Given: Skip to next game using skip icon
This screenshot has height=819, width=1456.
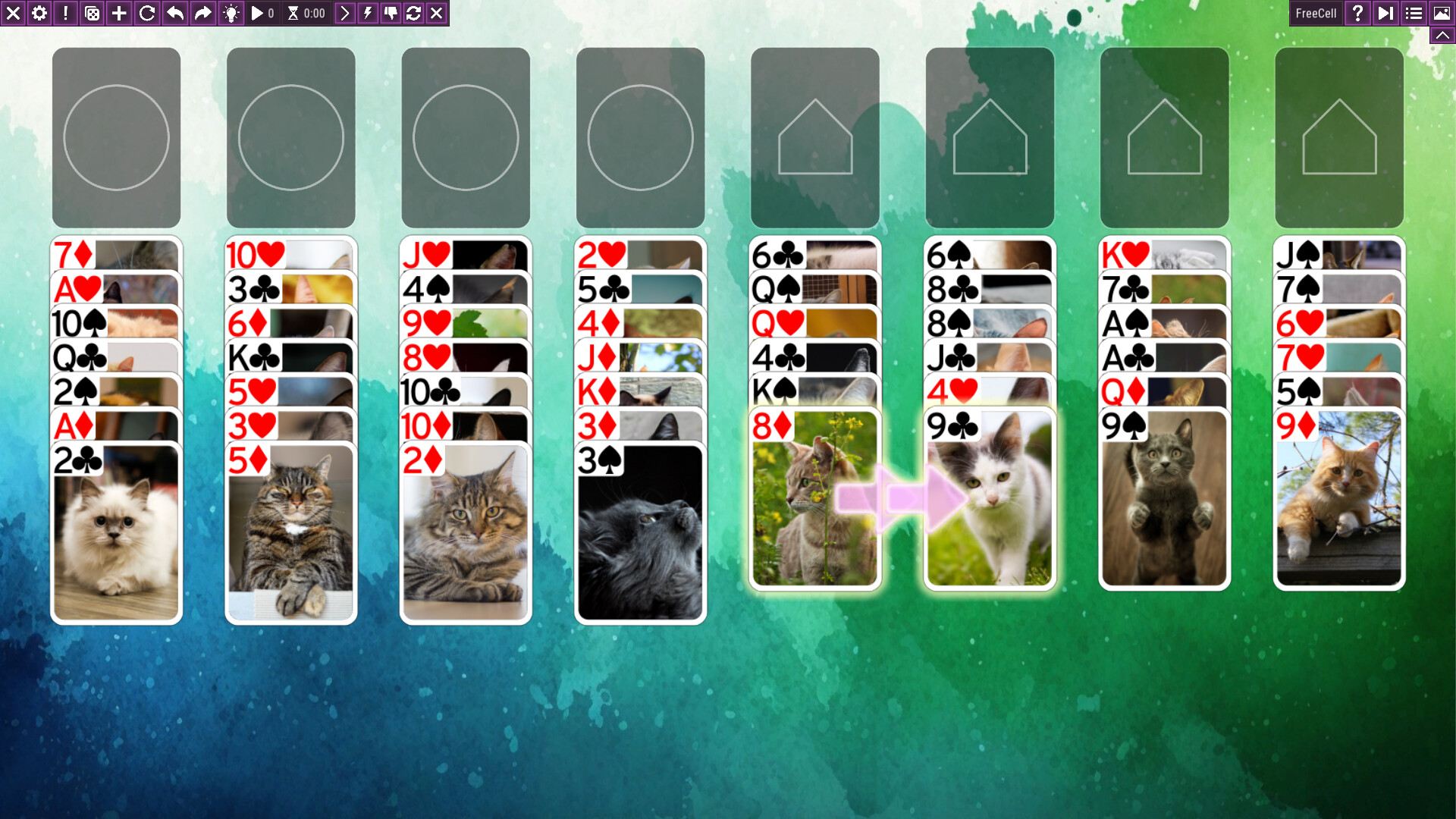Looking at the screenshot, I should [1385, 13].
